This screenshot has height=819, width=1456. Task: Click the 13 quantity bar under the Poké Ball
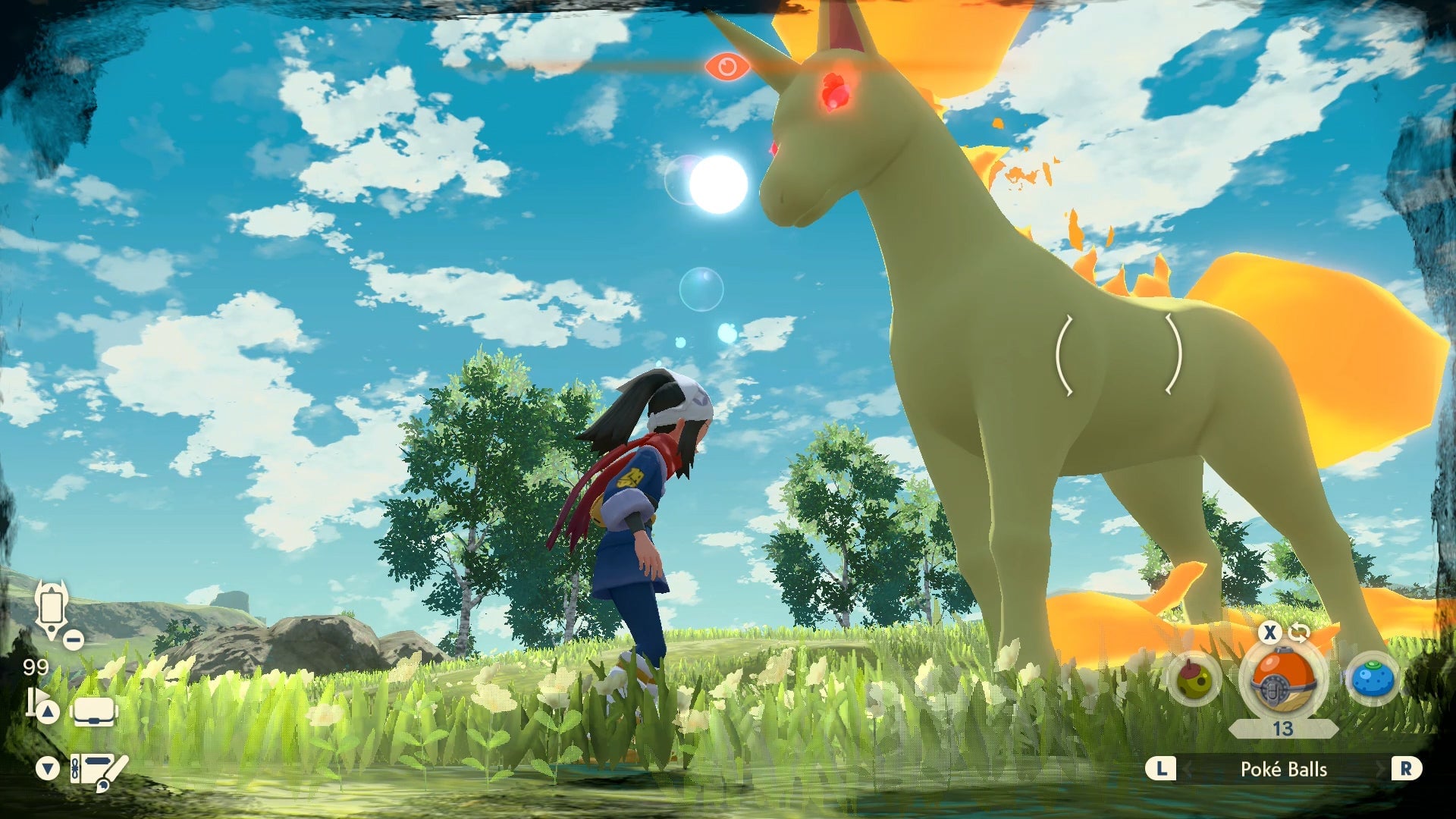point(1282,729)
